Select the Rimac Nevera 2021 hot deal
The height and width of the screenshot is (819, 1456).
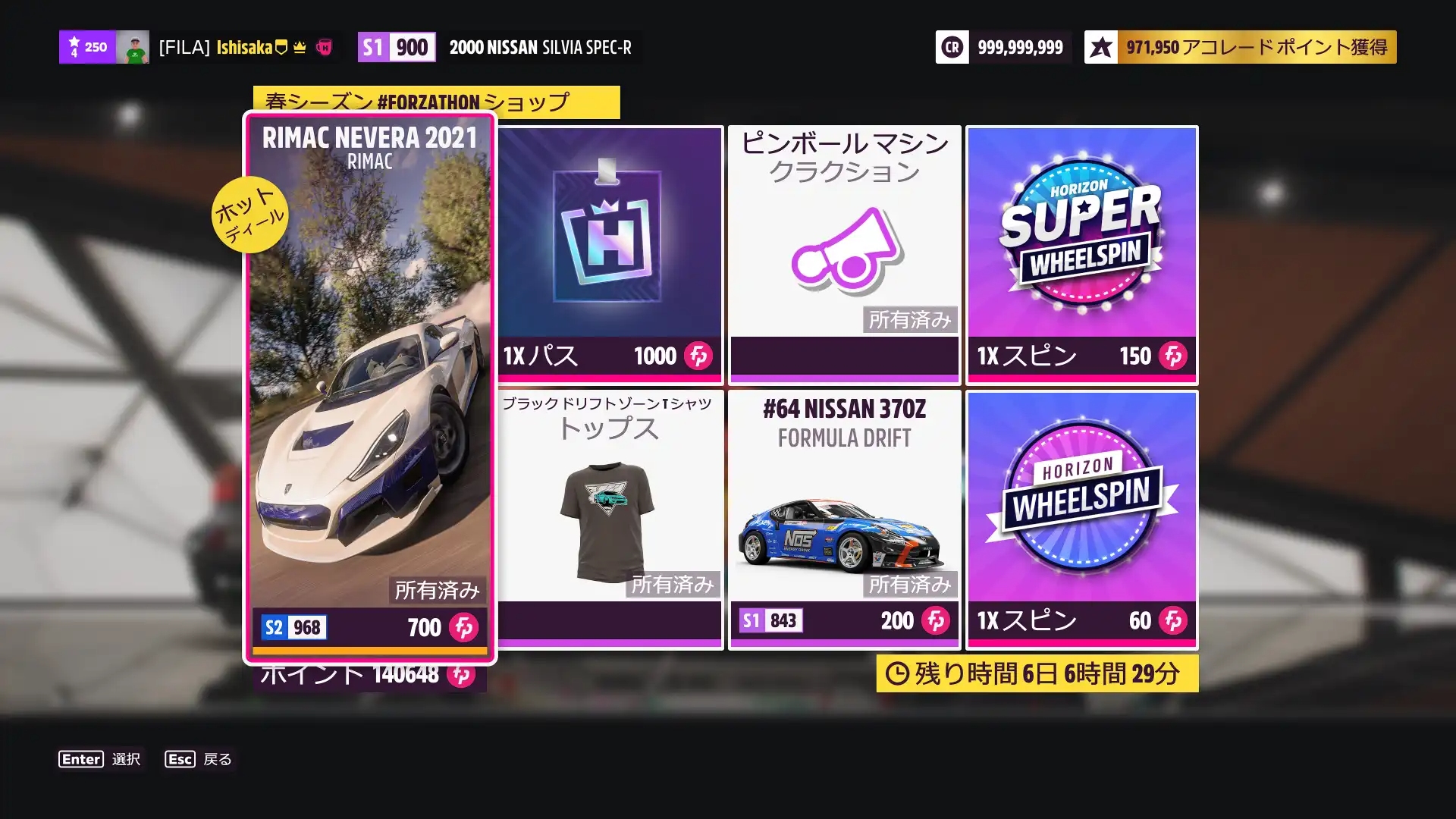[370, 387]
